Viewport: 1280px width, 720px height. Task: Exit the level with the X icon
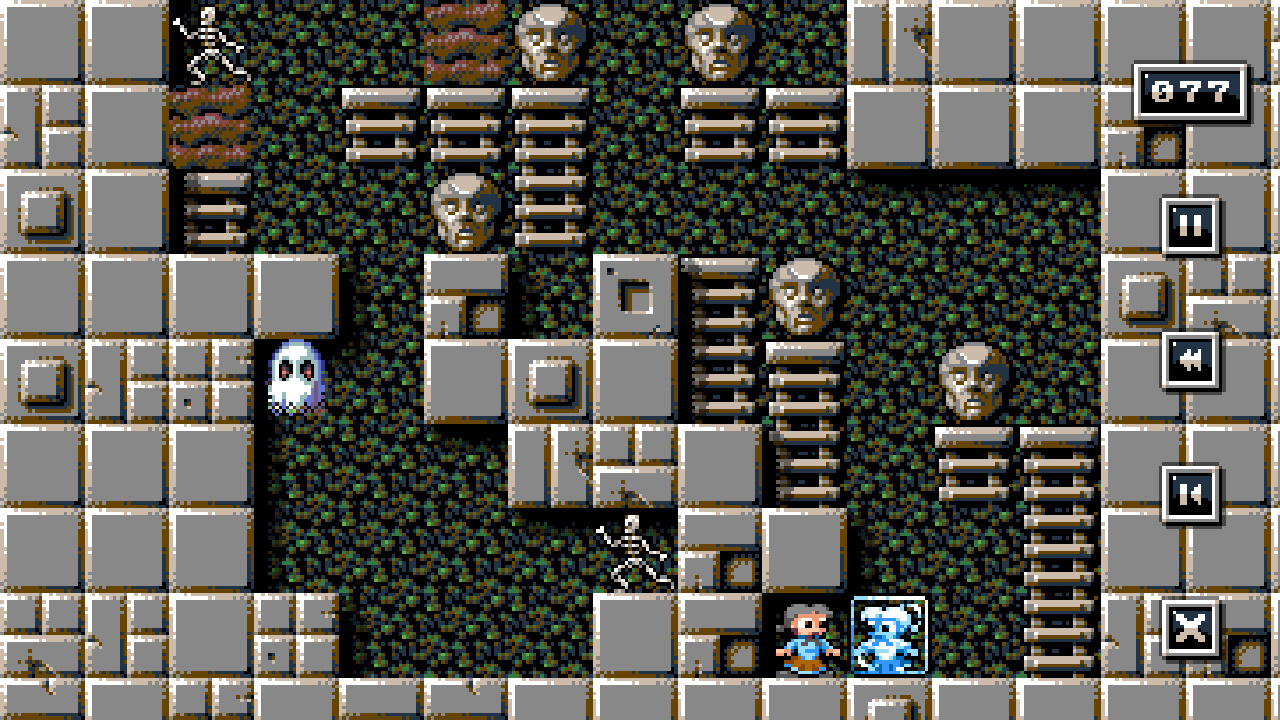pyautogui.click(x=1190, y=629)
